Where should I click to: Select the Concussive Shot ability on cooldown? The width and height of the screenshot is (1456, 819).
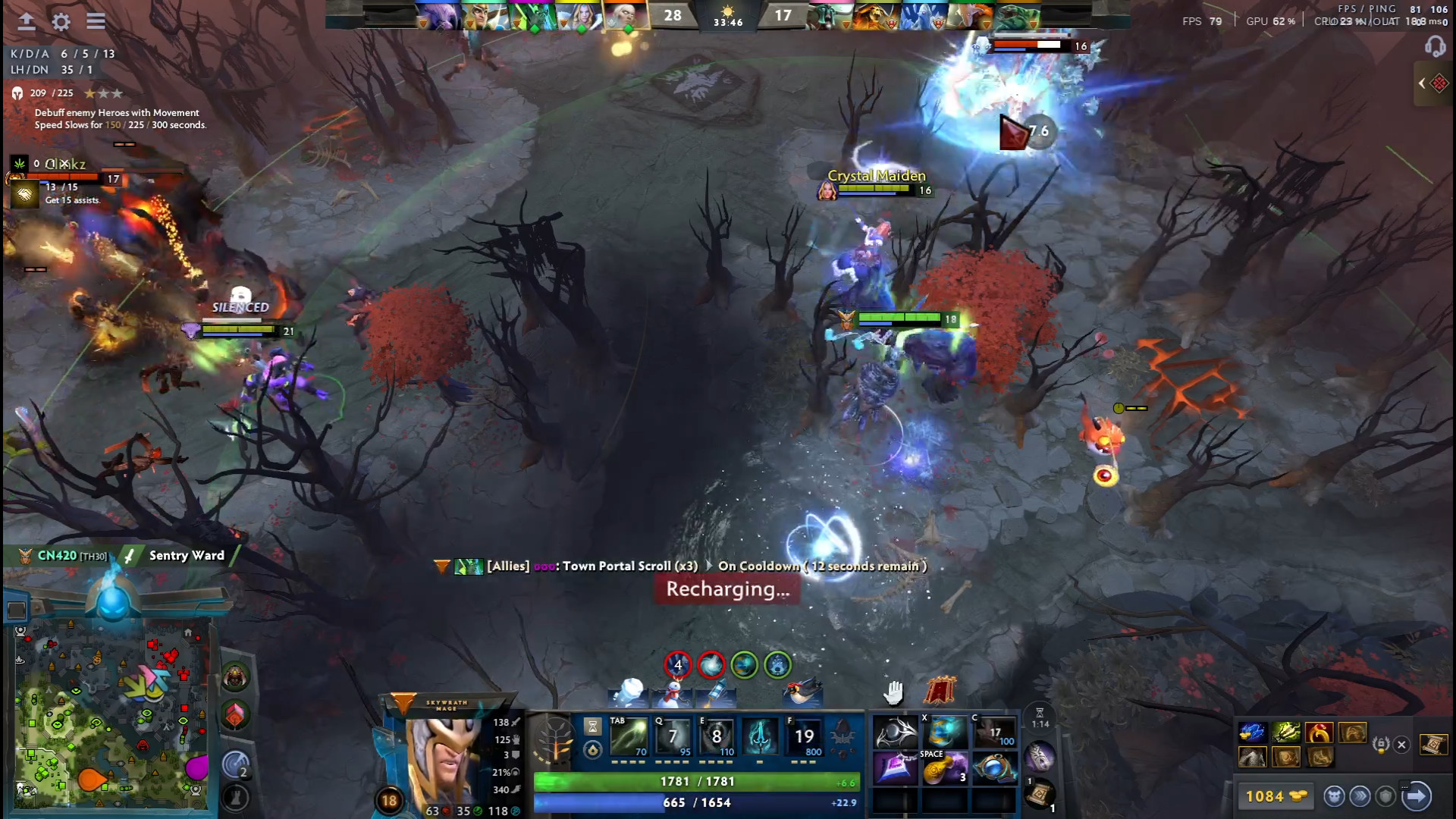click(x=673, y=736)
